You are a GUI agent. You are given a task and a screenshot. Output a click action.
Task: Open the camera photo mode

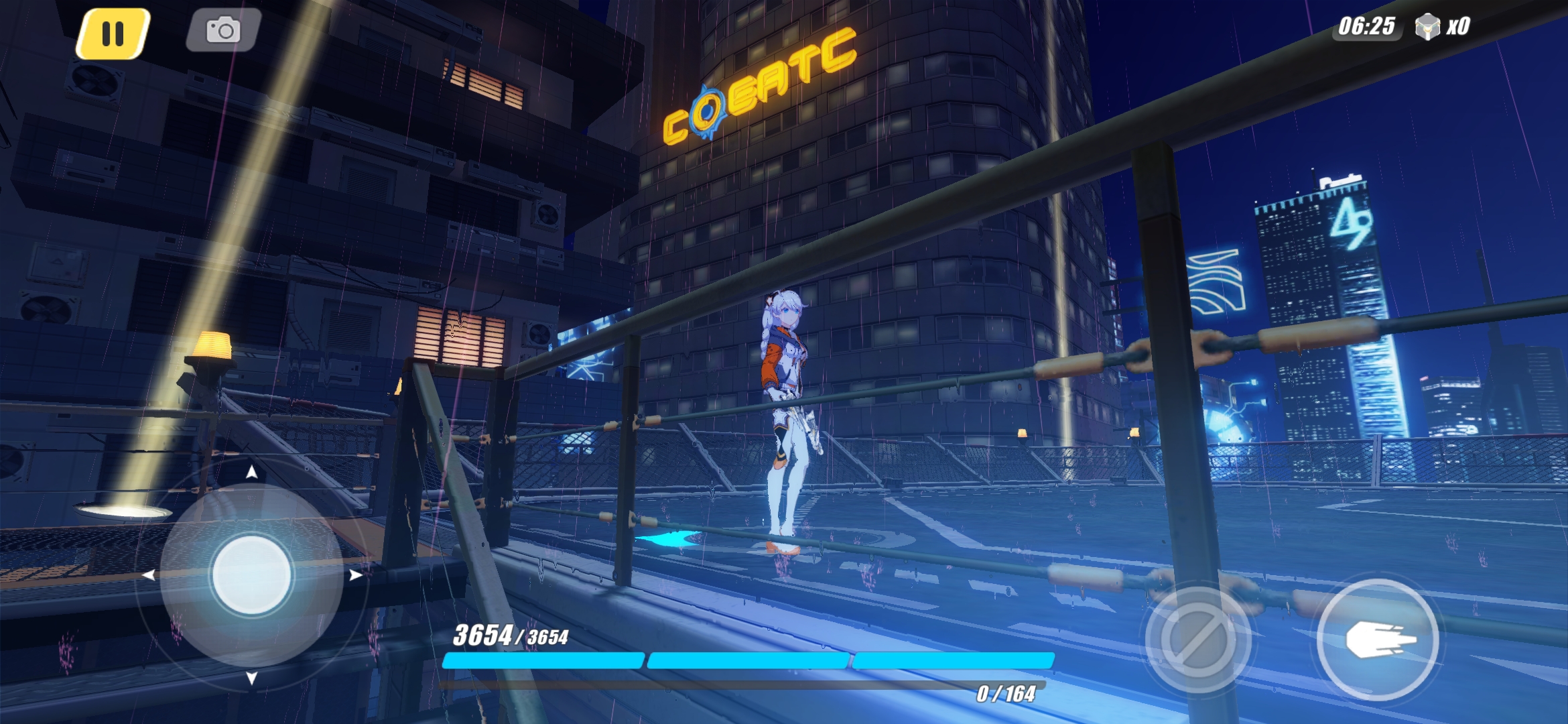(223, 30)
